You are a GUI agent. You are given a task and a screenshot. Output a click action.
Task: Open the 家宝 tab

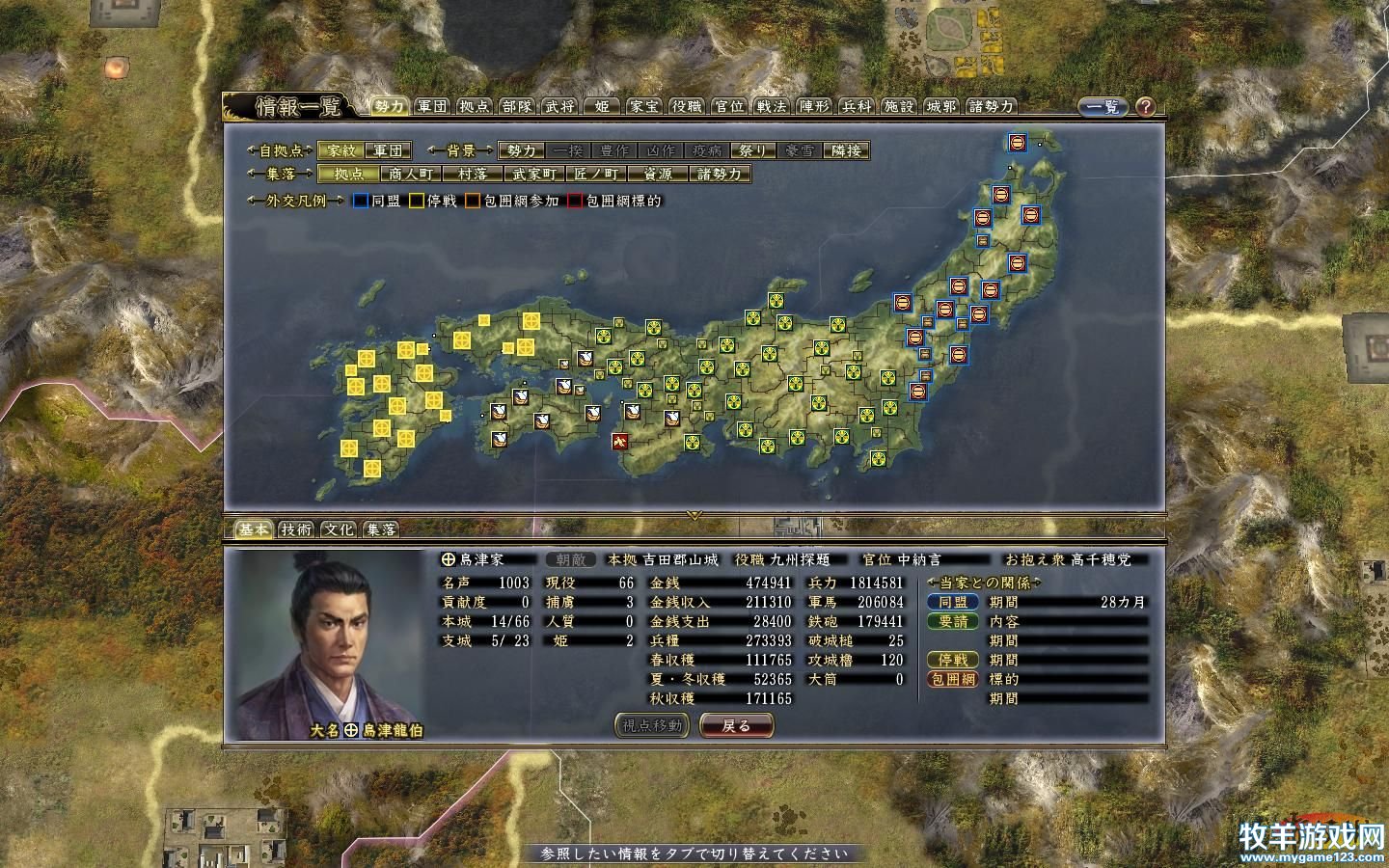(643, 106)
